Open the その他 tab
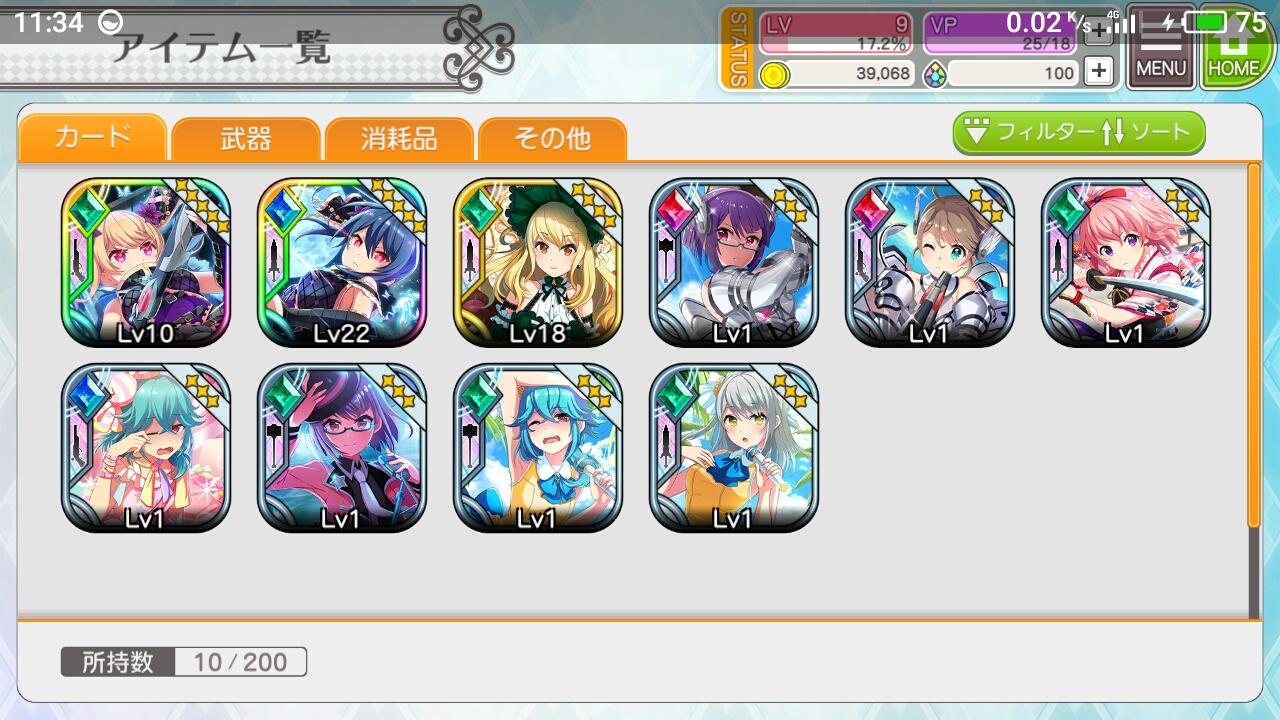 point(553,140)
